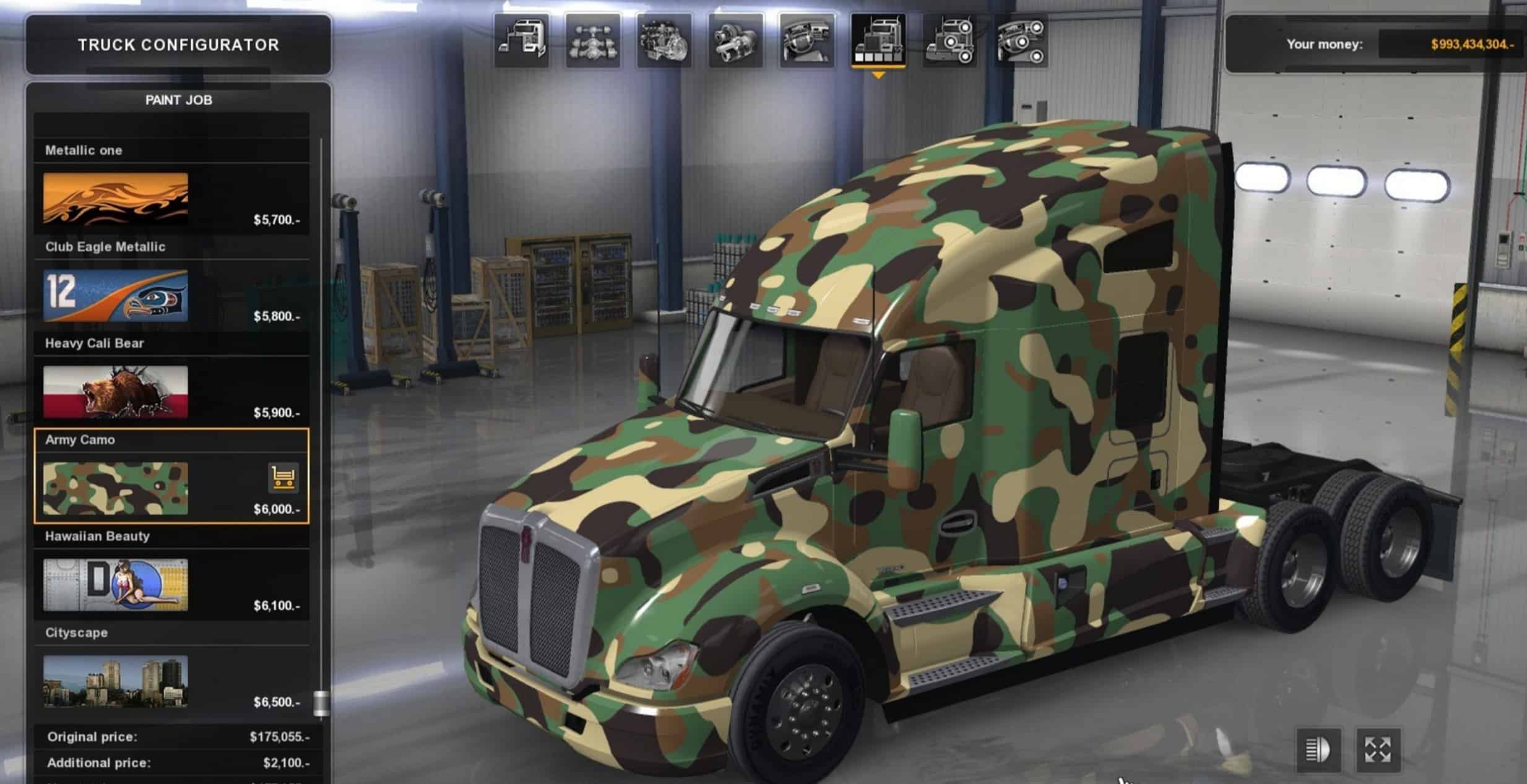
Task: Select the transmission gearbox tab
Action: 735,41
